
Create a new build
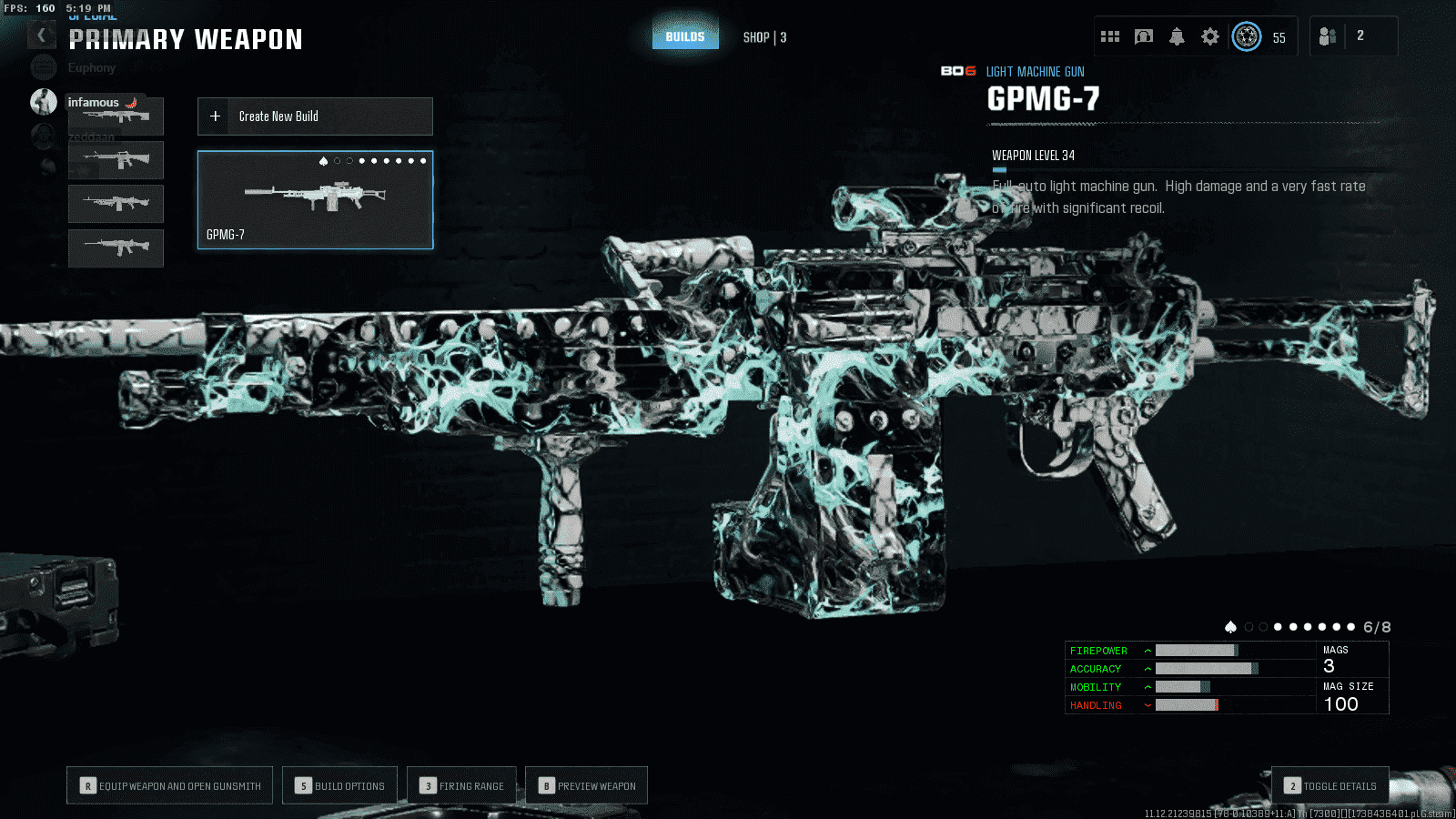(315, 116)
